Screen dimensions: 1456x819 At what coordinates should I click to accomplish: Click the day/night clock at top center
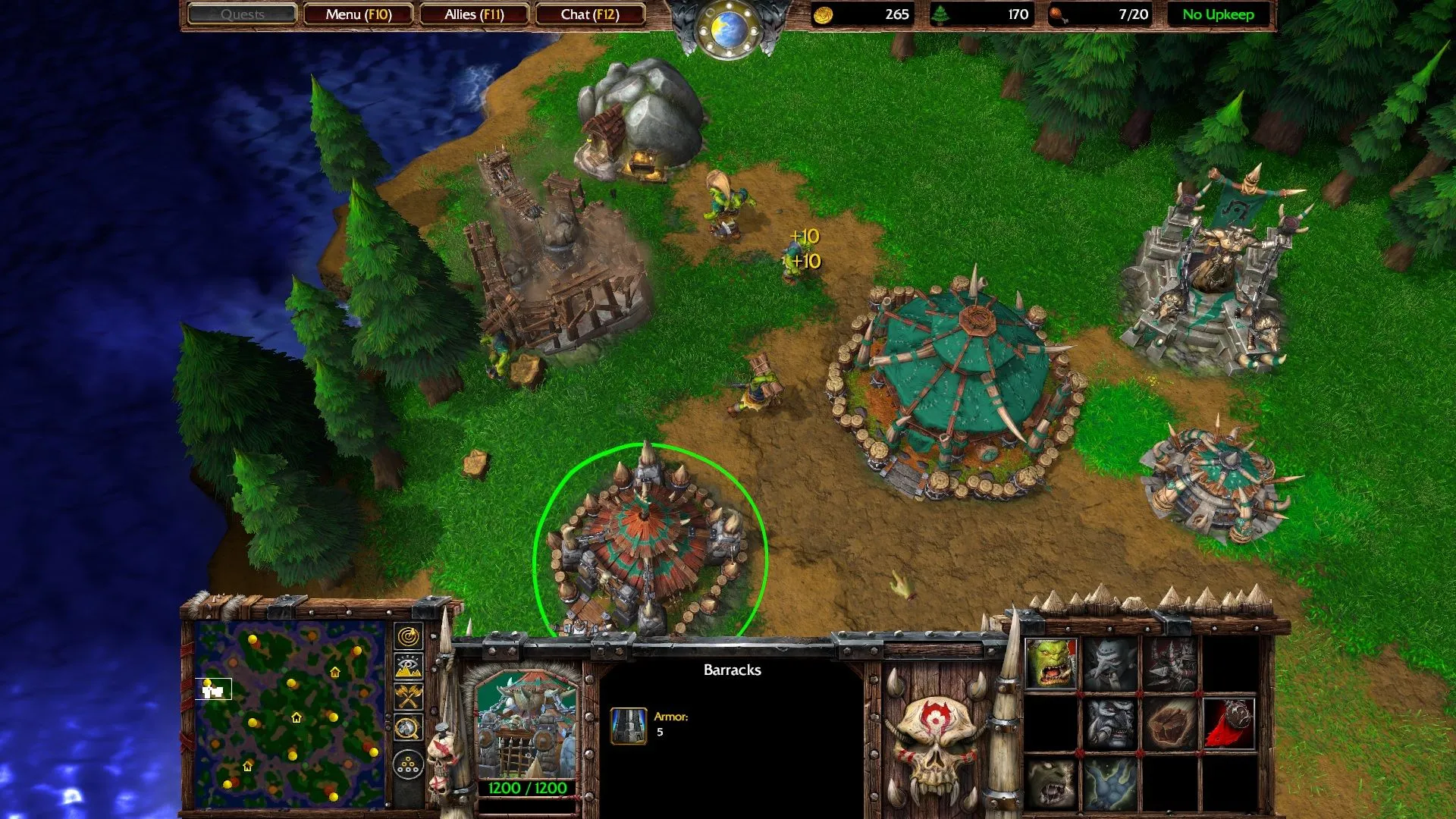[728, 29]
